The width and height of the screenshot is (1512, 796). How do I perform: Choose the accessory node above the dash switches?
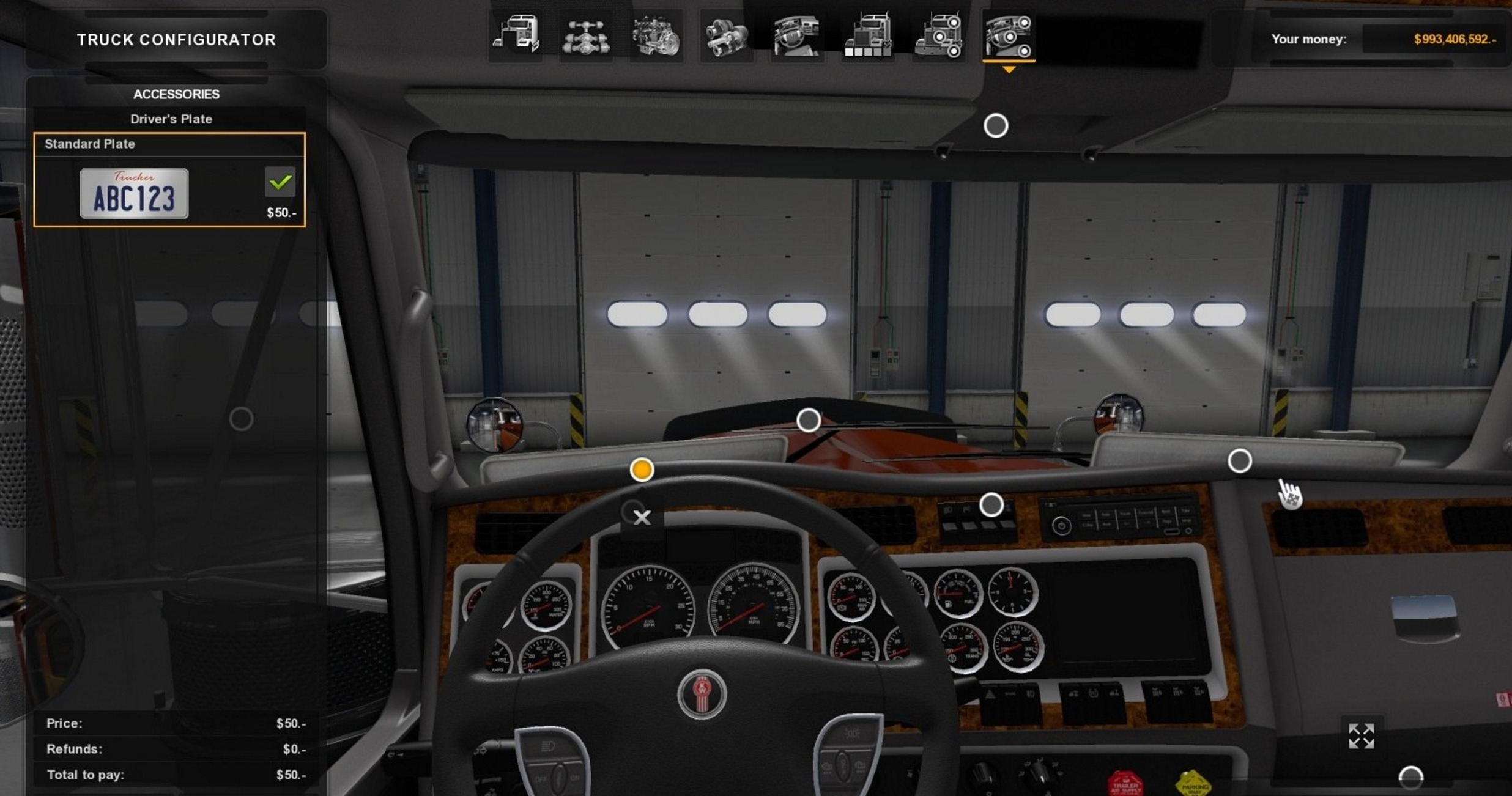coord(991,505)
